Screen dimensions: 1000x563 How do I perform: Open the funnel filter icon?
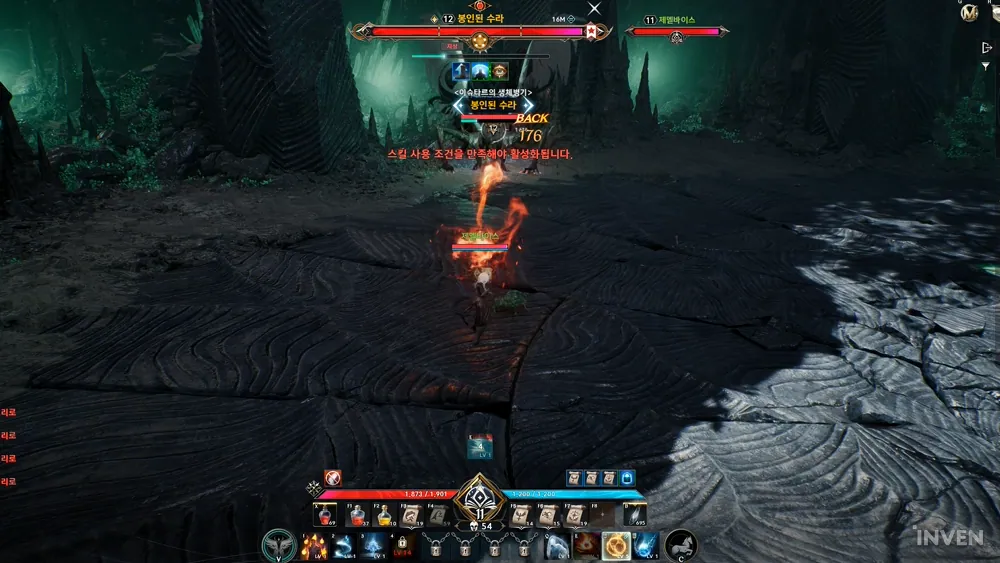tap(987, 65)
